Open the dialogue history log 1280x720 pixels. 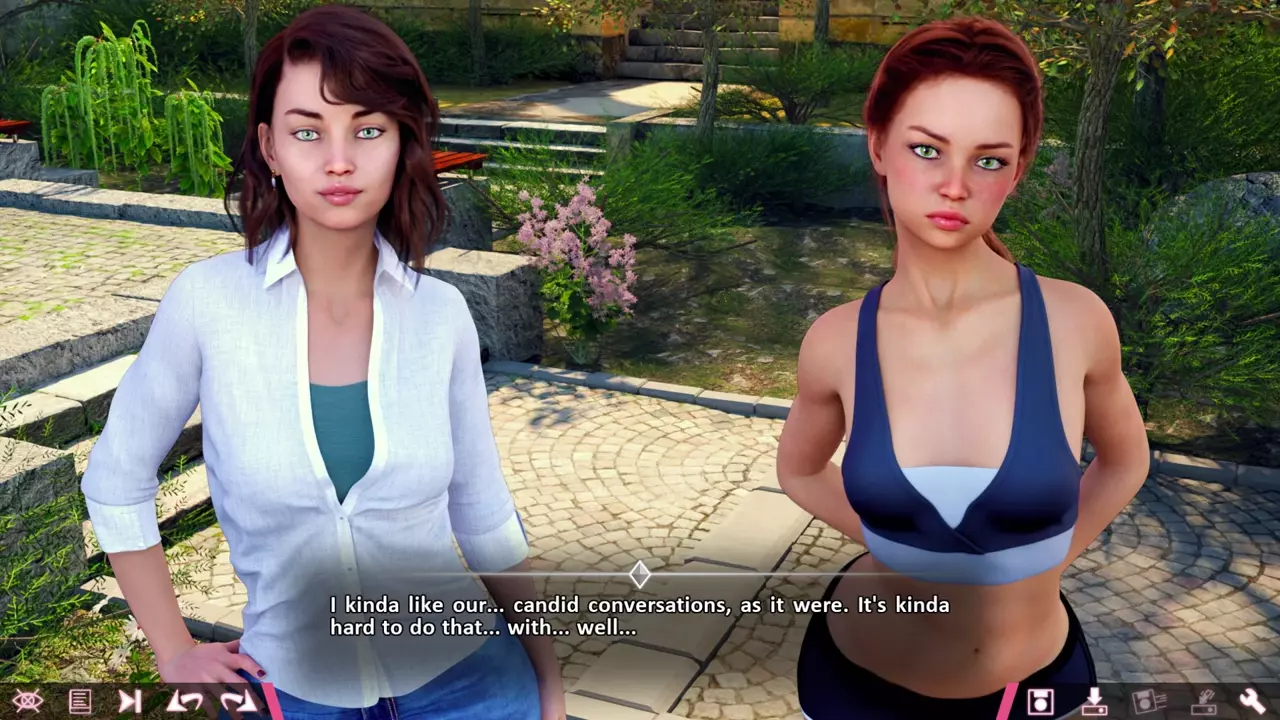click(79, 701)
